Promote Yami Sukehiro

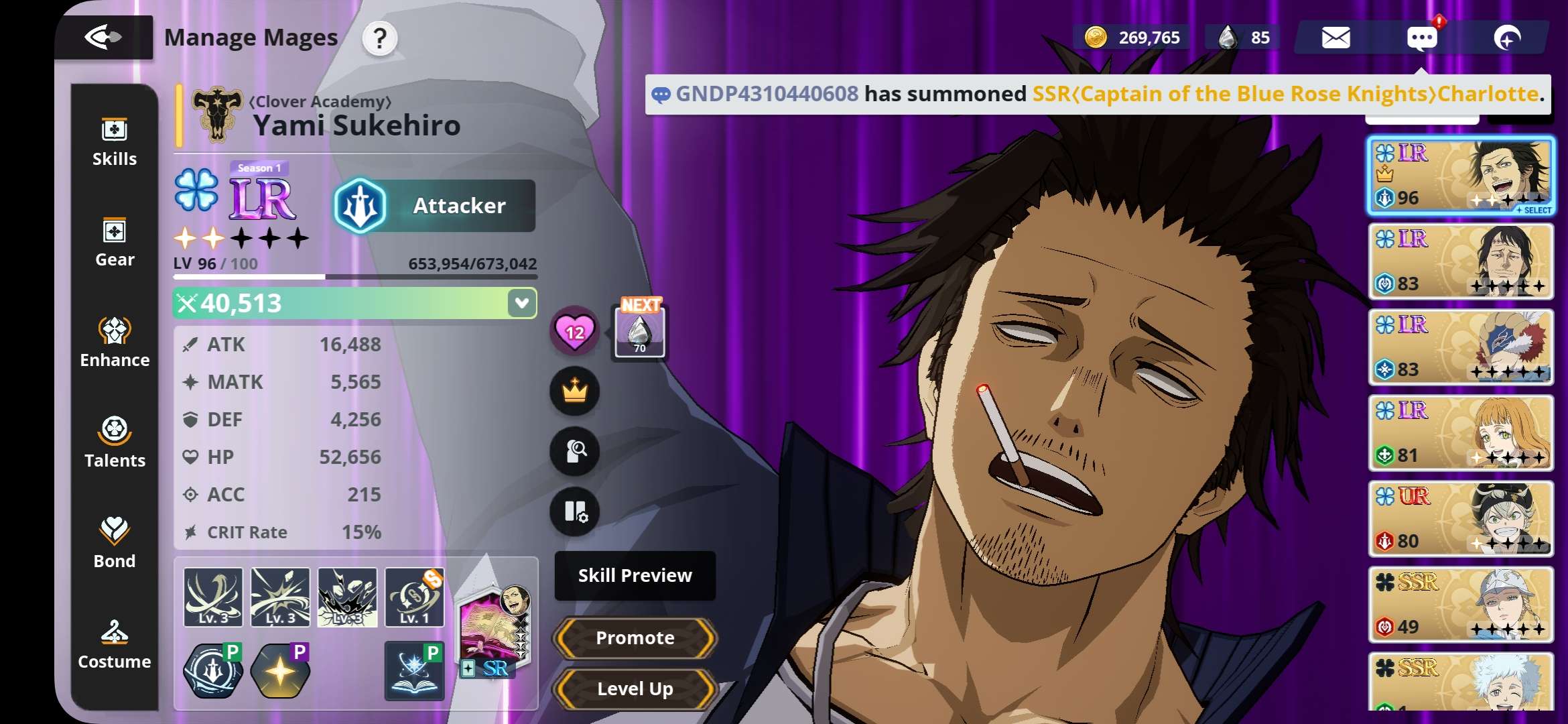[x=635, y=638]
